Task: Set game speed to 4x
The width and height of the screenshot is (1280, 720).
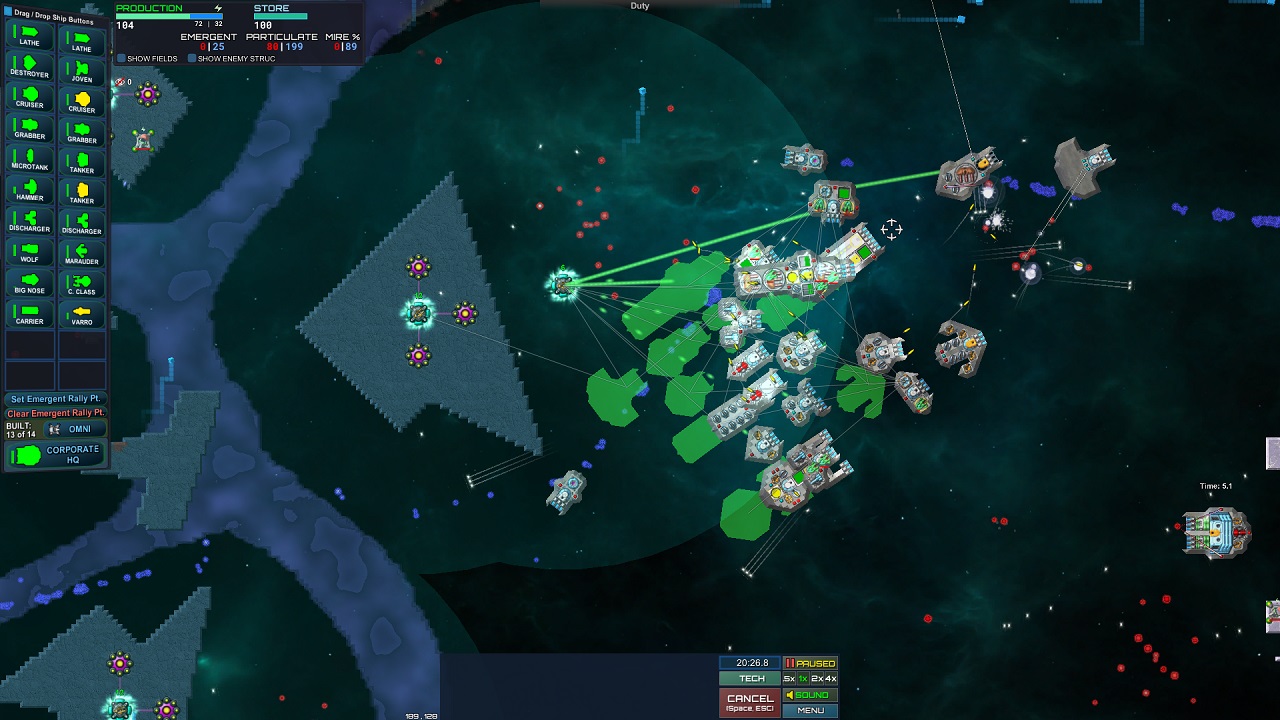Action: [830, 679]
